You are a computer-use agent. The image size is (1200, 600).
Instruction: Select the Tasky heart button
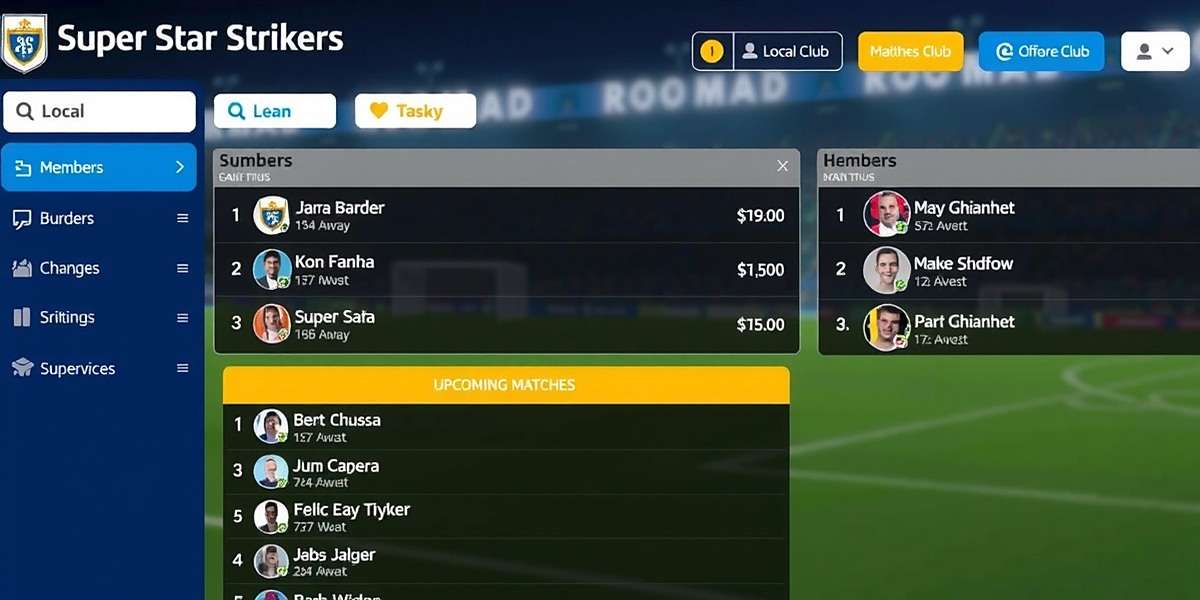415,111
